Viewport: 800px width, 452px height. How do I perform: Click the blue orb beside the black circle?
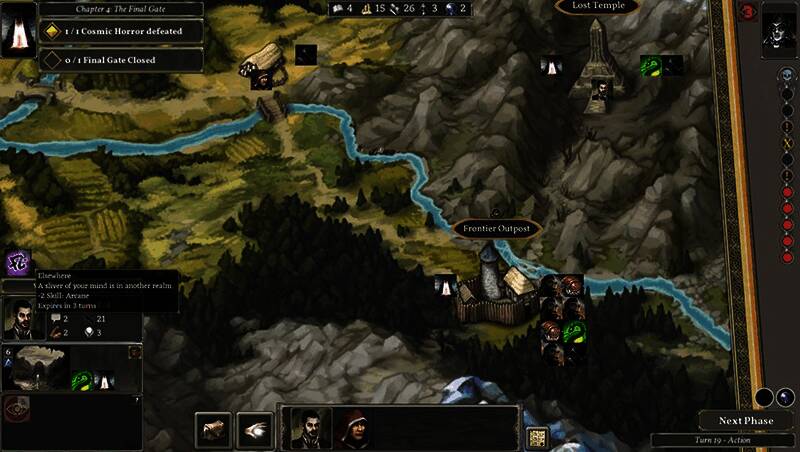tap(785, 398)
